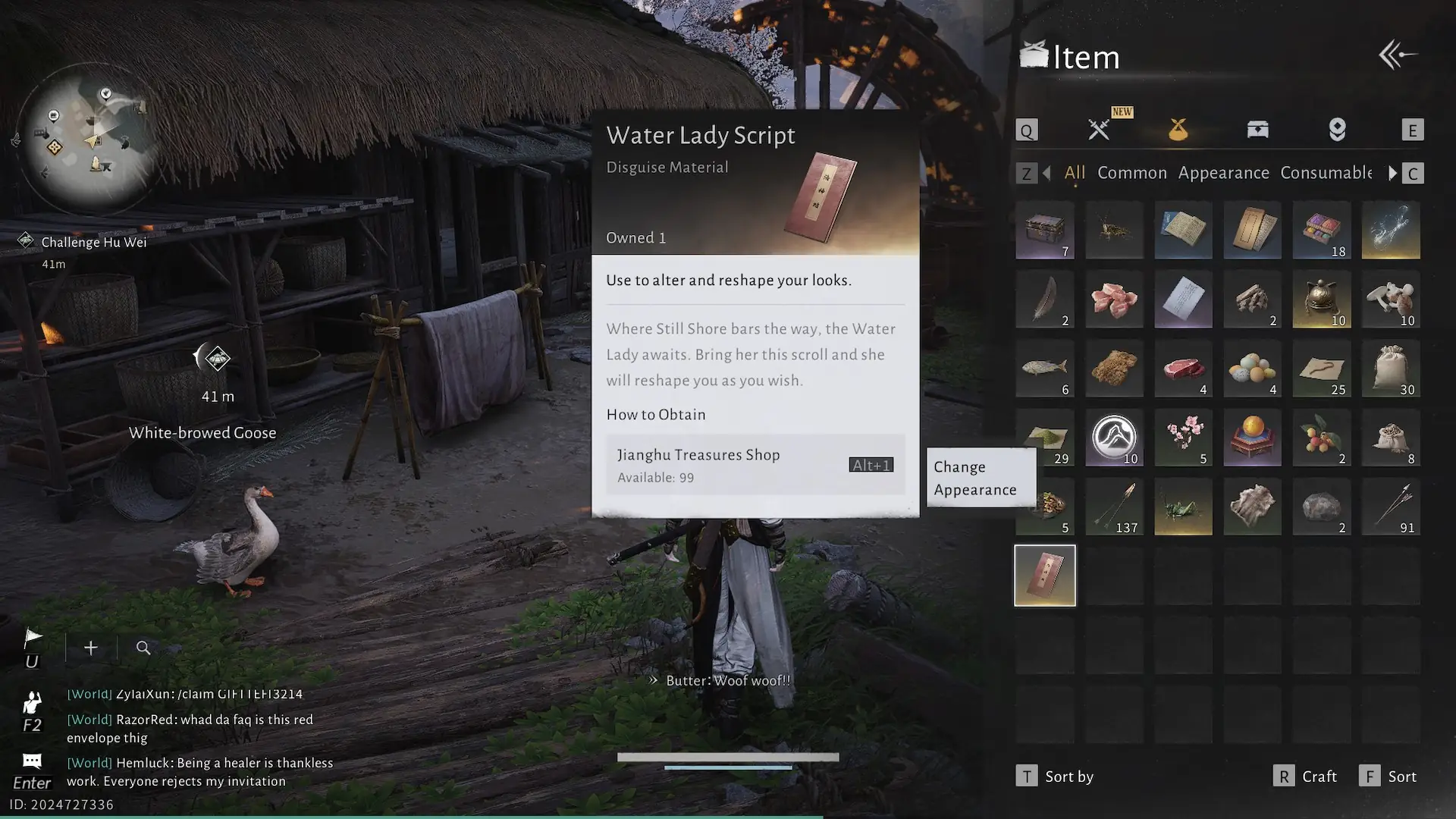This screenshot has width=1456, height=819.
Task: Open the magnifying glass search icon above chat
Action: tap(143, 648)
